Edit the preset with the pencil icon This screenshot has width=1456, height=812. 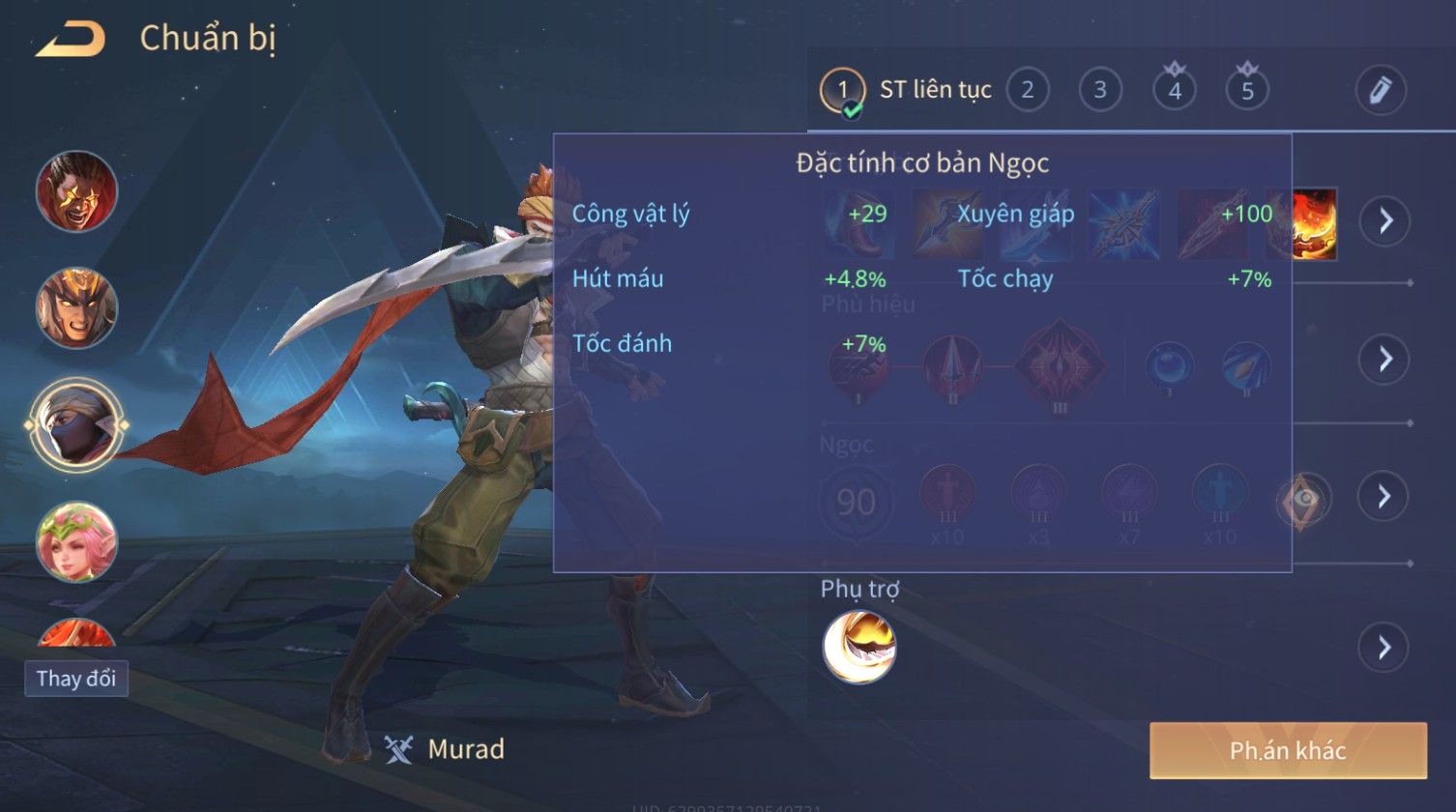tap(1380, 91)
